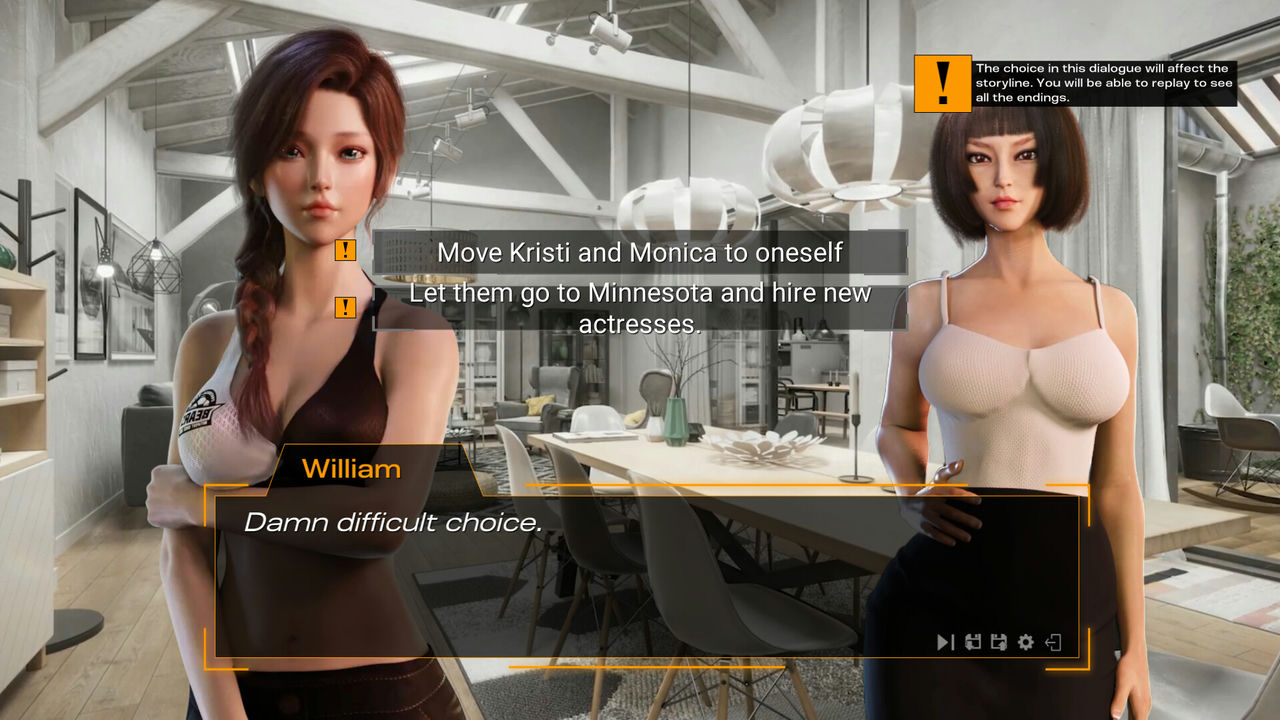This screenshot has height=720, width=1280.
Task: Exit via the door arrow icon
Action: pyautogui.click(x=1053, y=642)
